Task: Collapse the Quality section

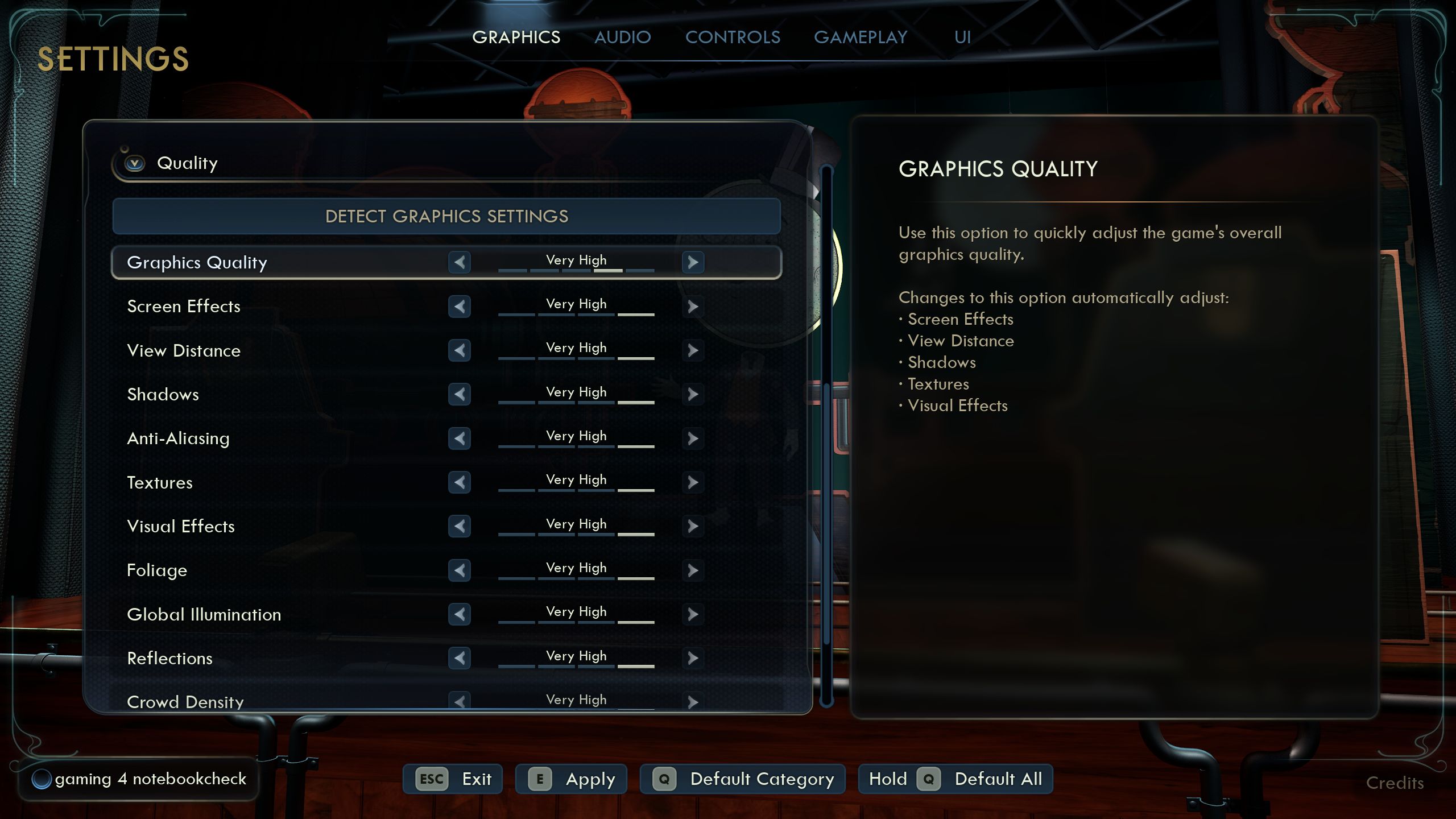Action: tap(135, 164)
